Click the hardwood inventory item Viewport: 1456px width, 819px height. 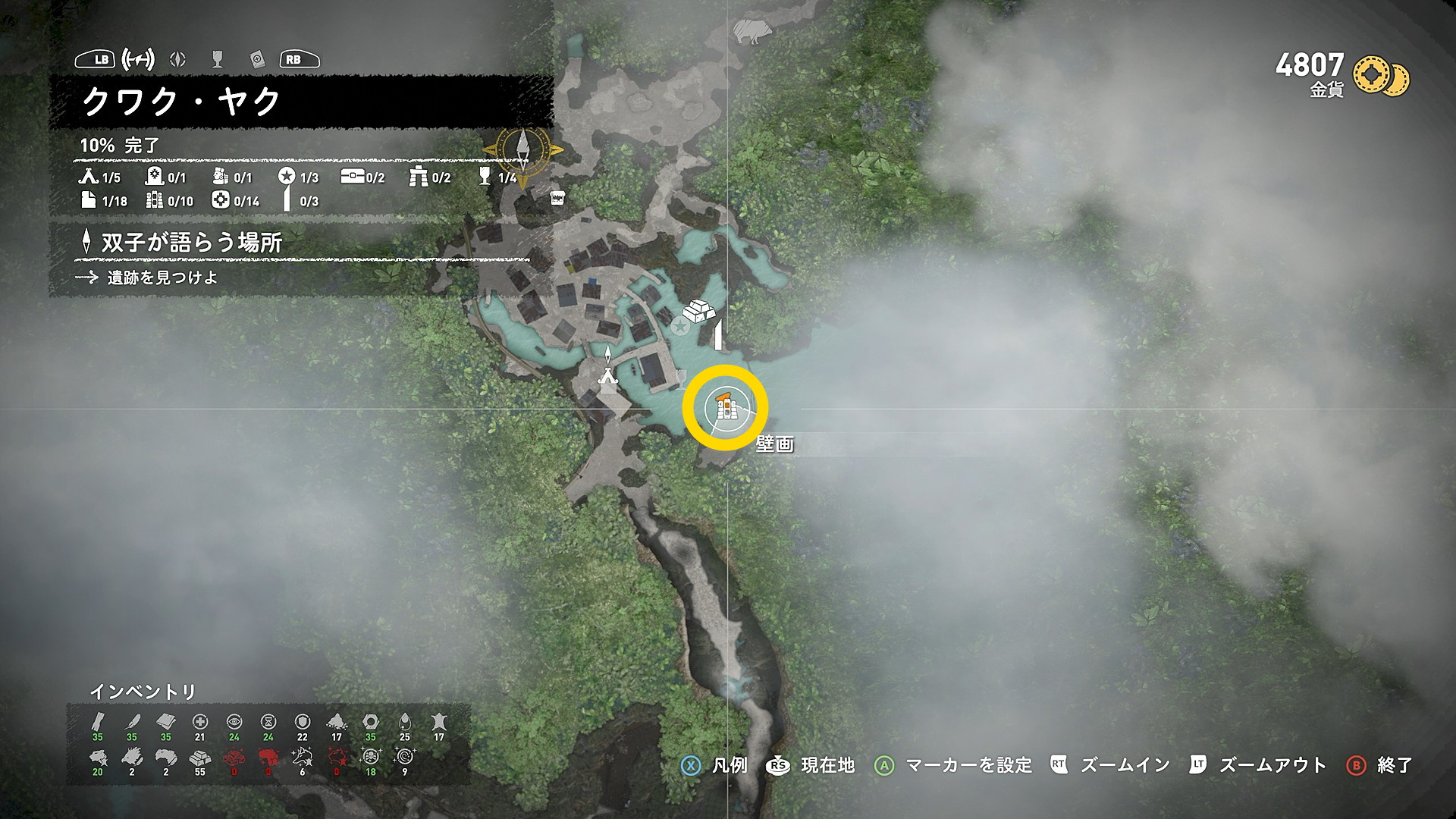pos(98,722)
